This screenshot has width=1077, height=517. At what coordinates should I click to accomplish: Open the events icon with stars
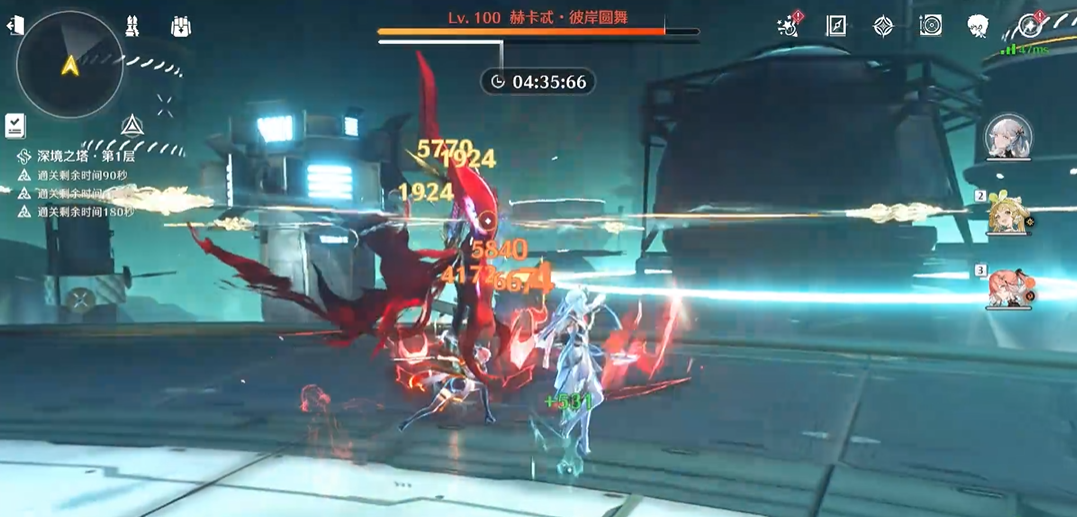pyautogui.click(x=789, y=26)
